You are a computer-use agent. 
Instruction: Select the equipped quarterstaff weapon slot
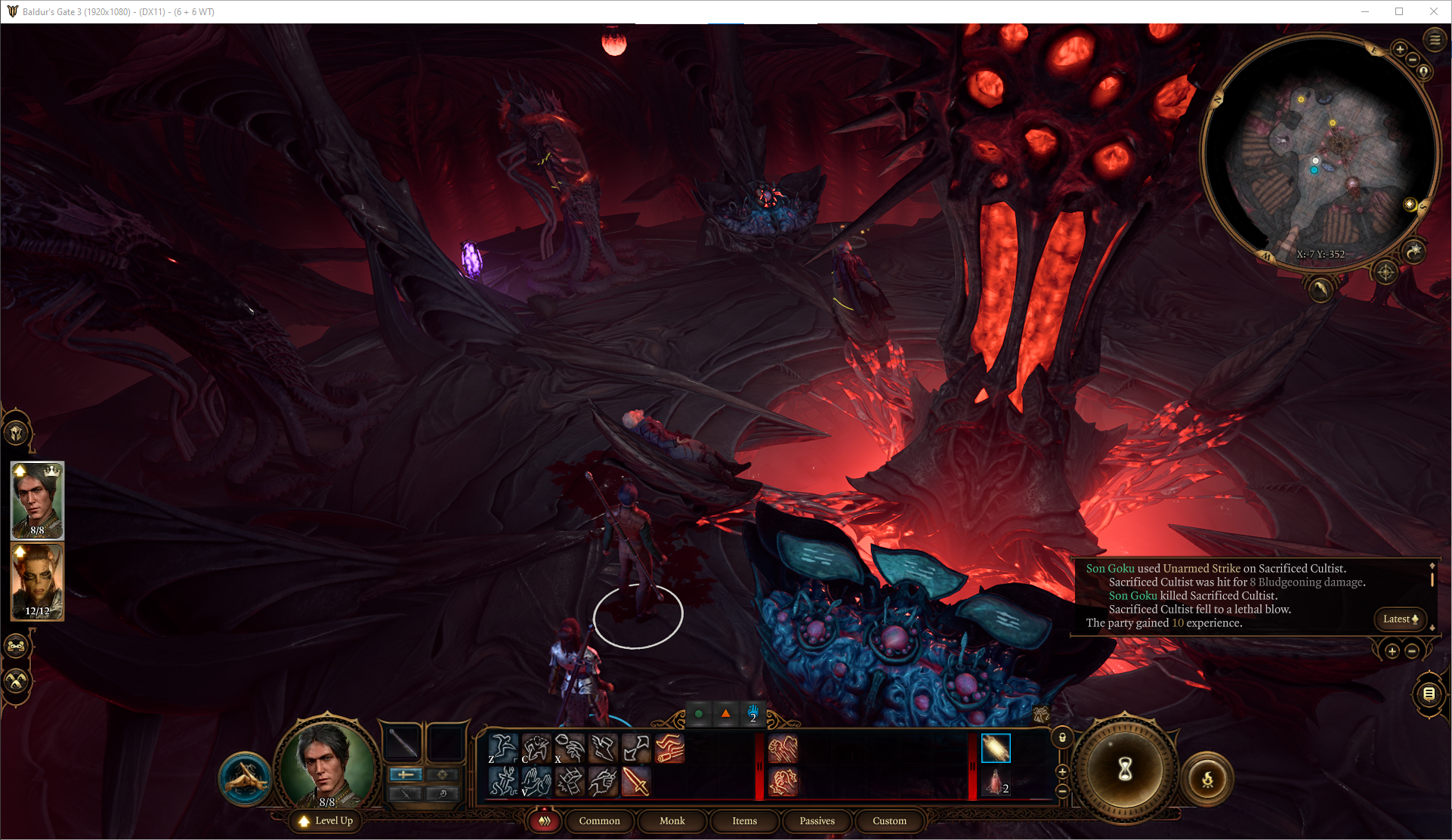[x=403, y=743]
